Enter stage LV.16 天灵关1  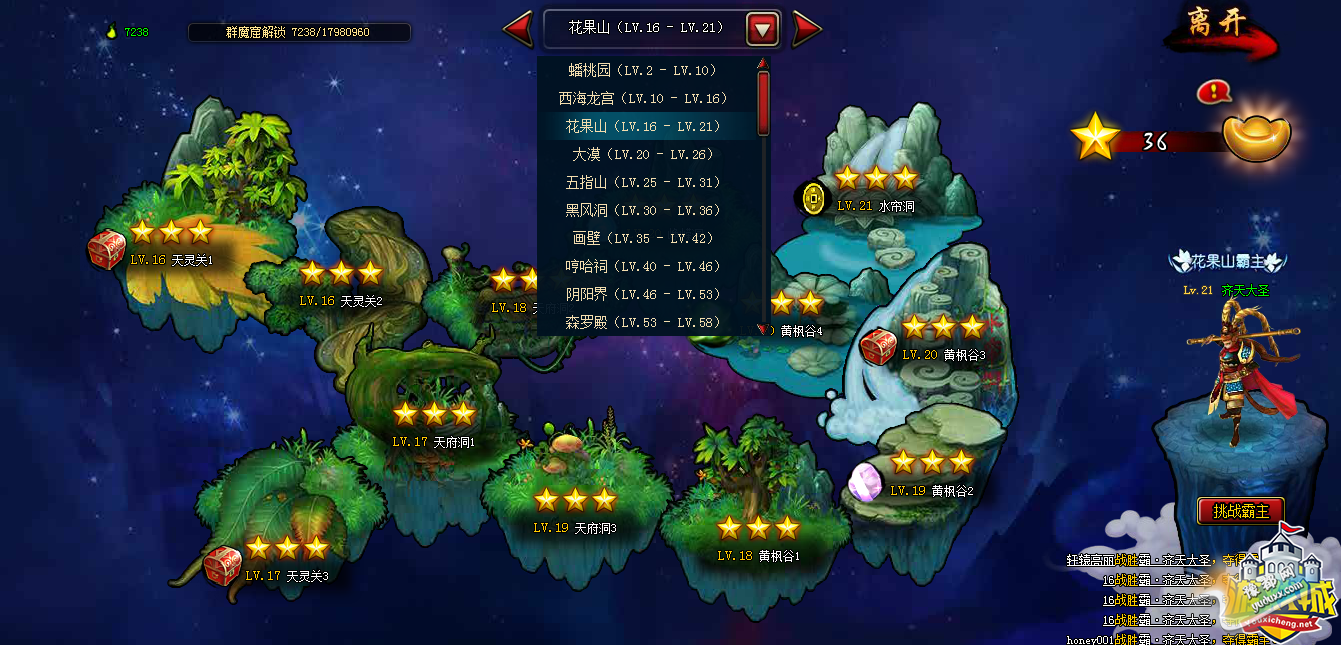(x=171, y=245)
